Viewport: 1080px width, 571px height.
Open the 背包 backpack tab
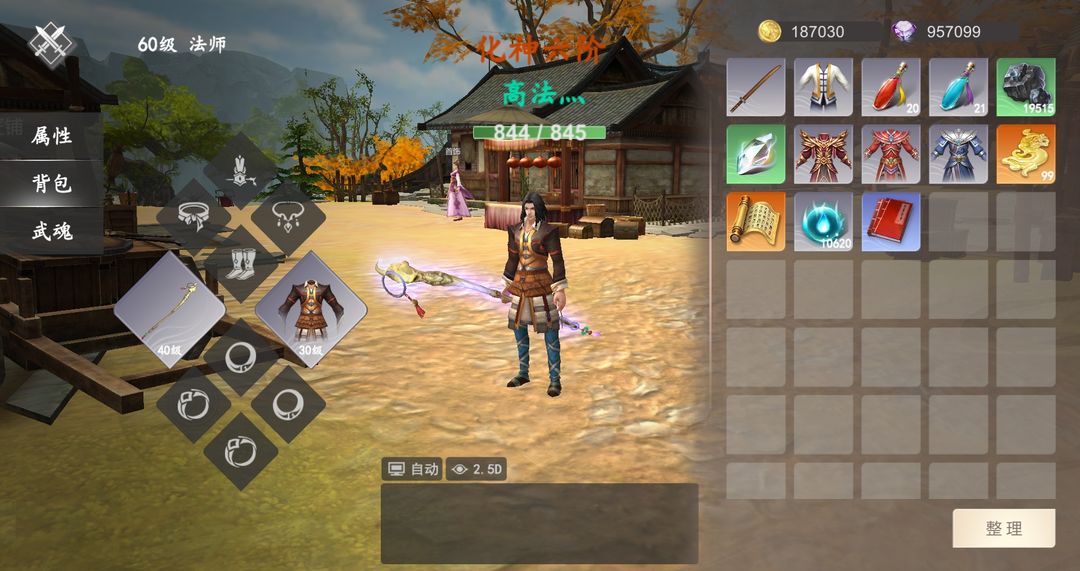(51, 184)
